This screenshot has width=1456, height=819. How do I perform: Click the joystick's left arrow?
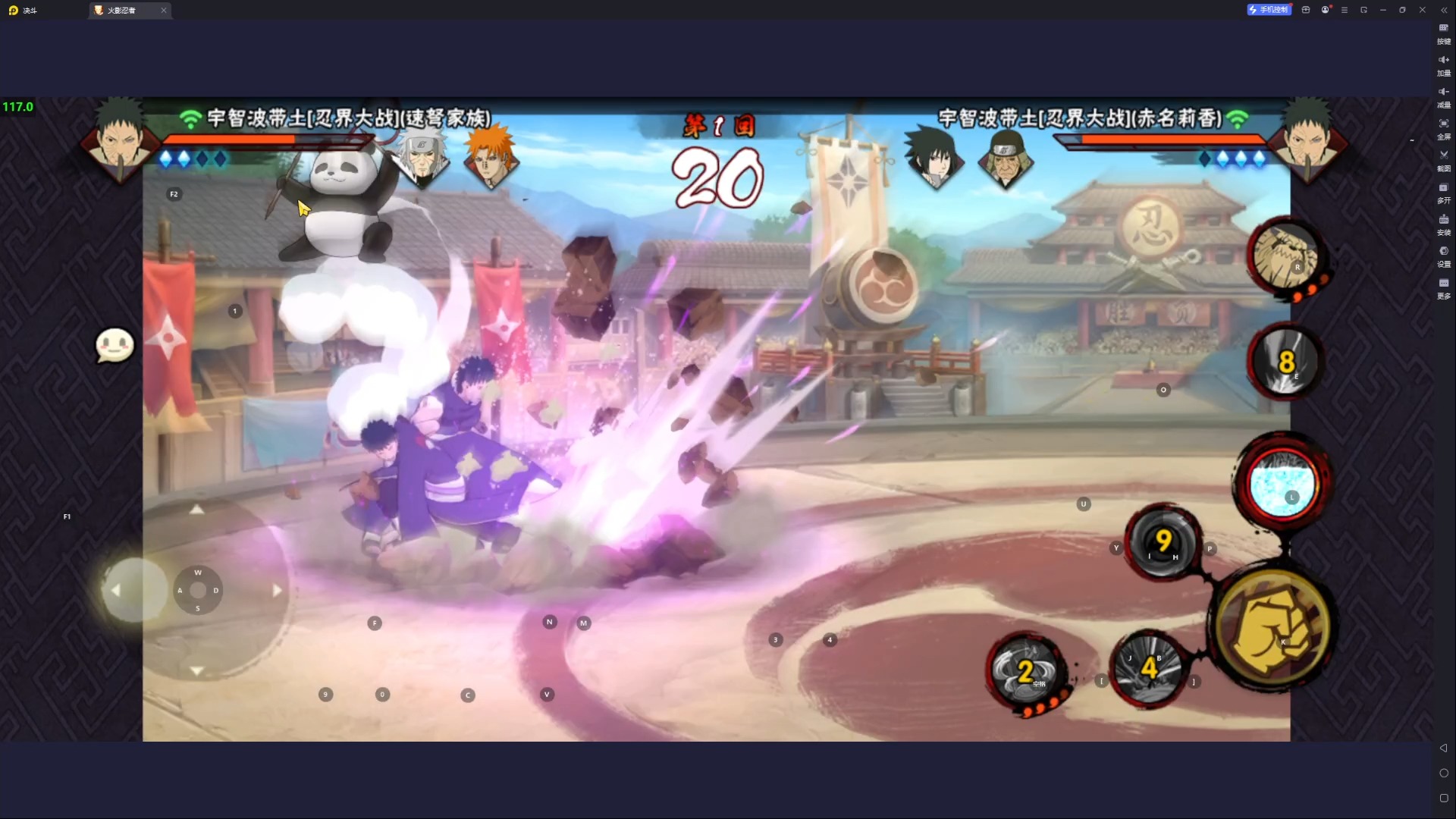click(x=115, y=590)
